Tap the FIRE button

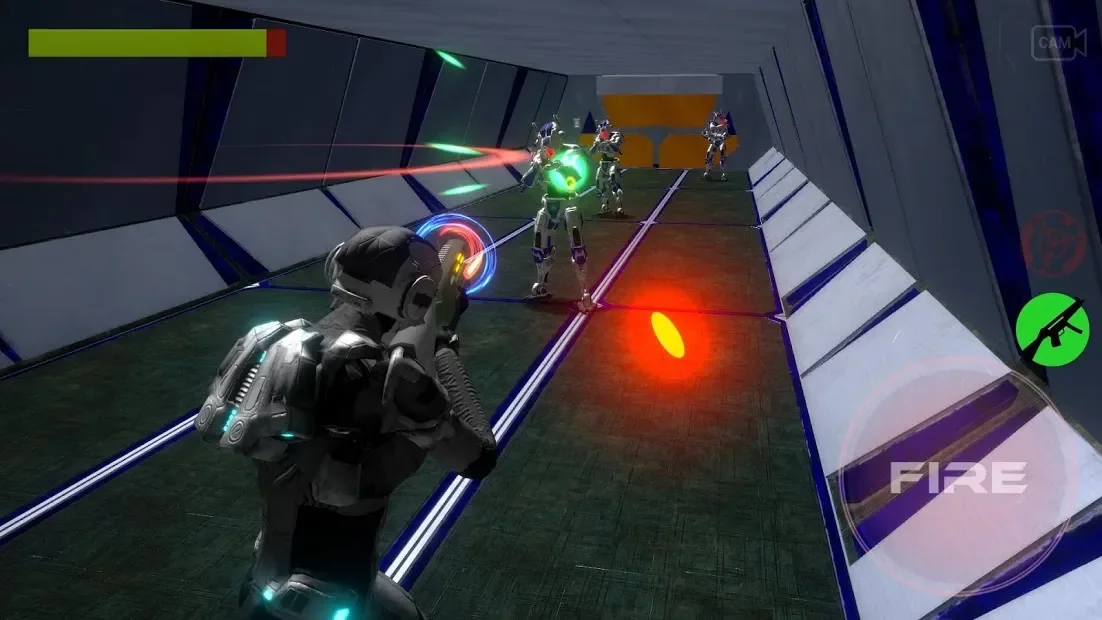point(957,478)
